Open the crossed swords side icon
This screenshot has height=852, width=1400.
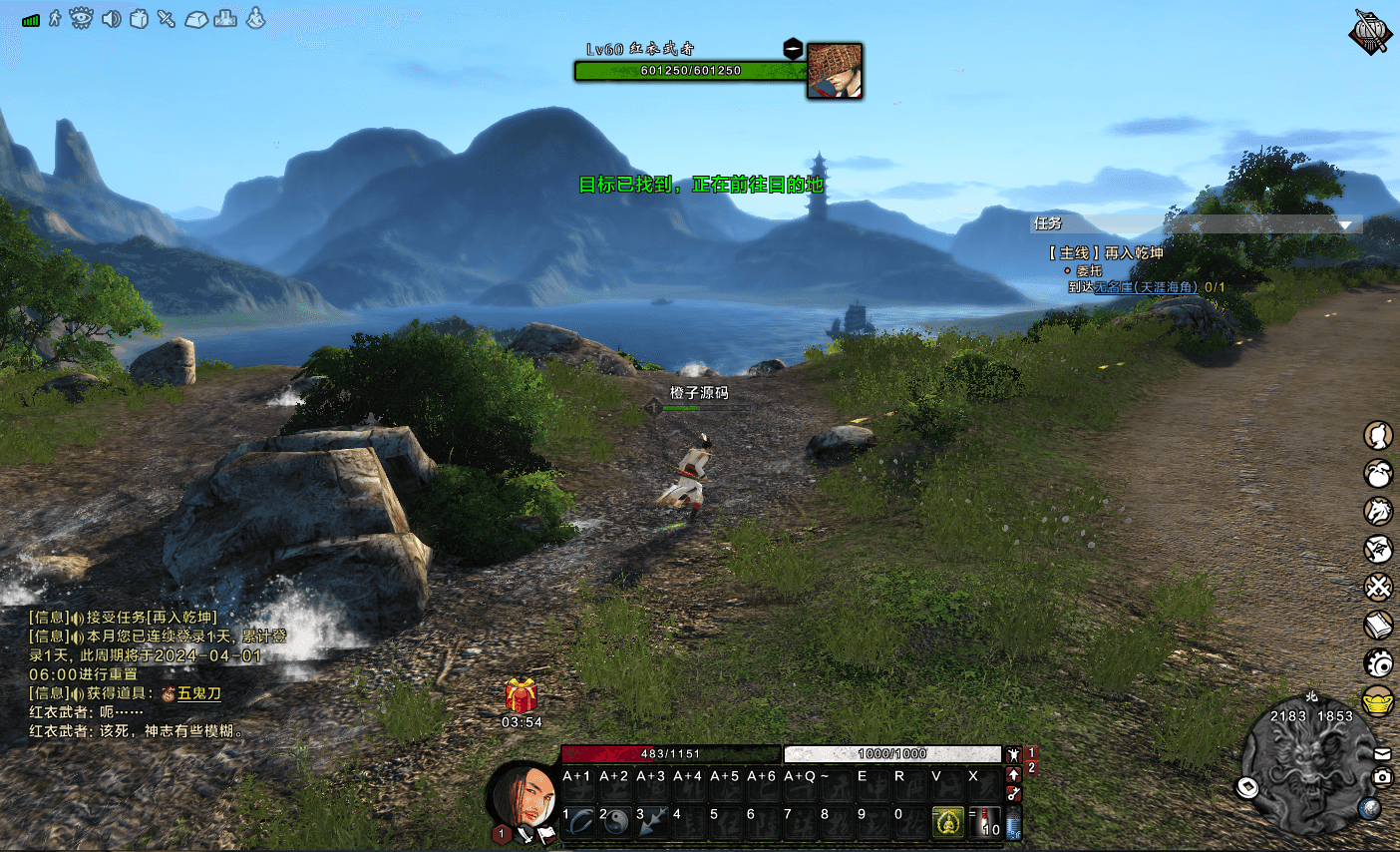coord(1378,587)
